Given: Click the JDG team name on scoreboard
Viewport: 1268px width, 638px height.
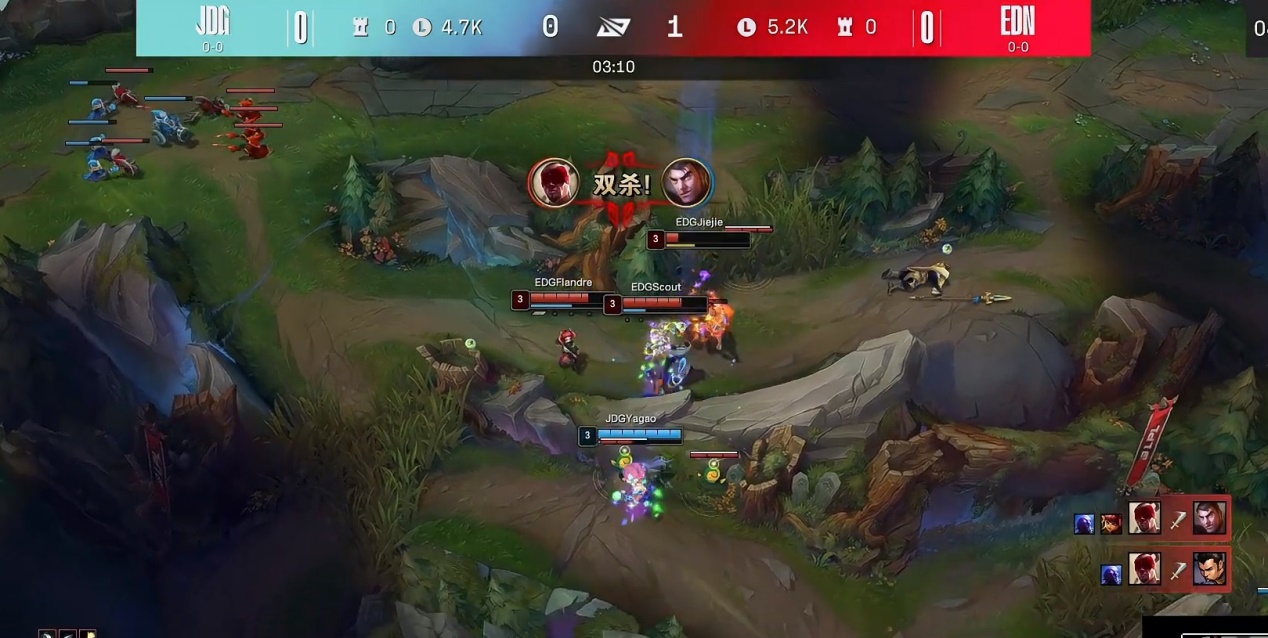Looking at the screenshot, I should click(213, 22).
